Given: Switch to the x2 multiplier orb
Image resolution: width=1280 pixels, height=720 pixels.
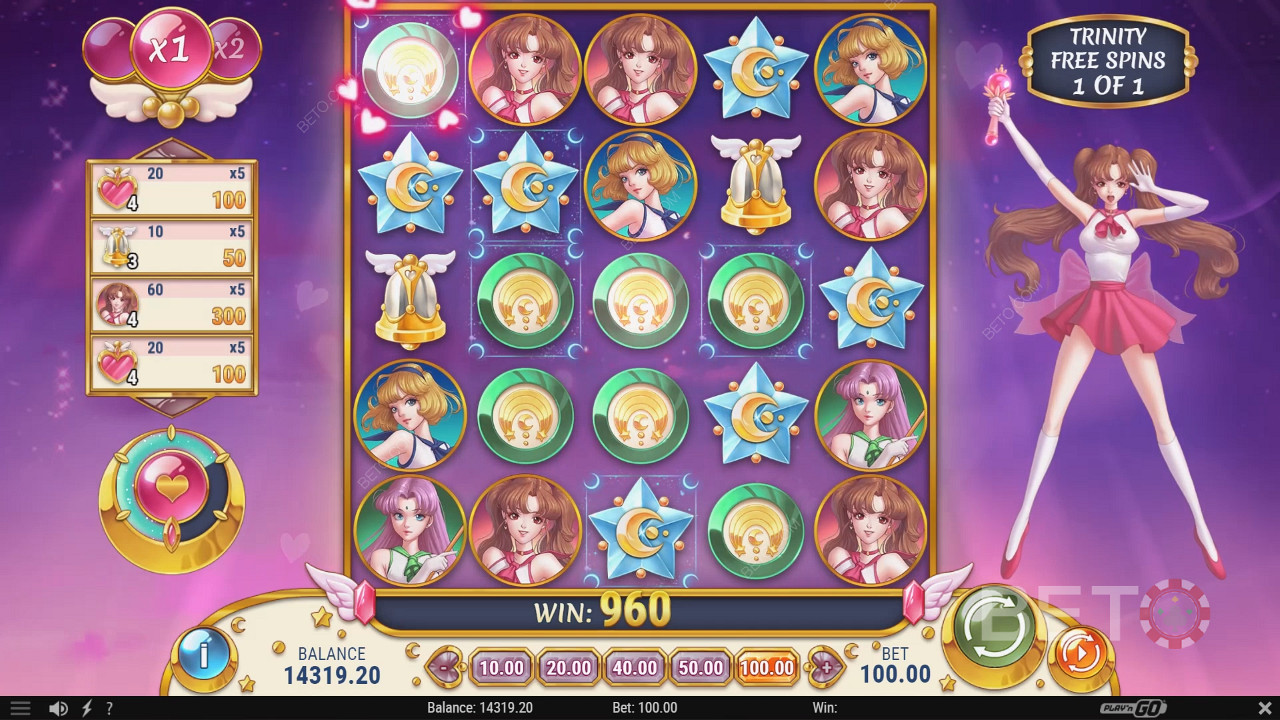Looking at the screenshot, I should pyautogui.click(x=236, y=46).
